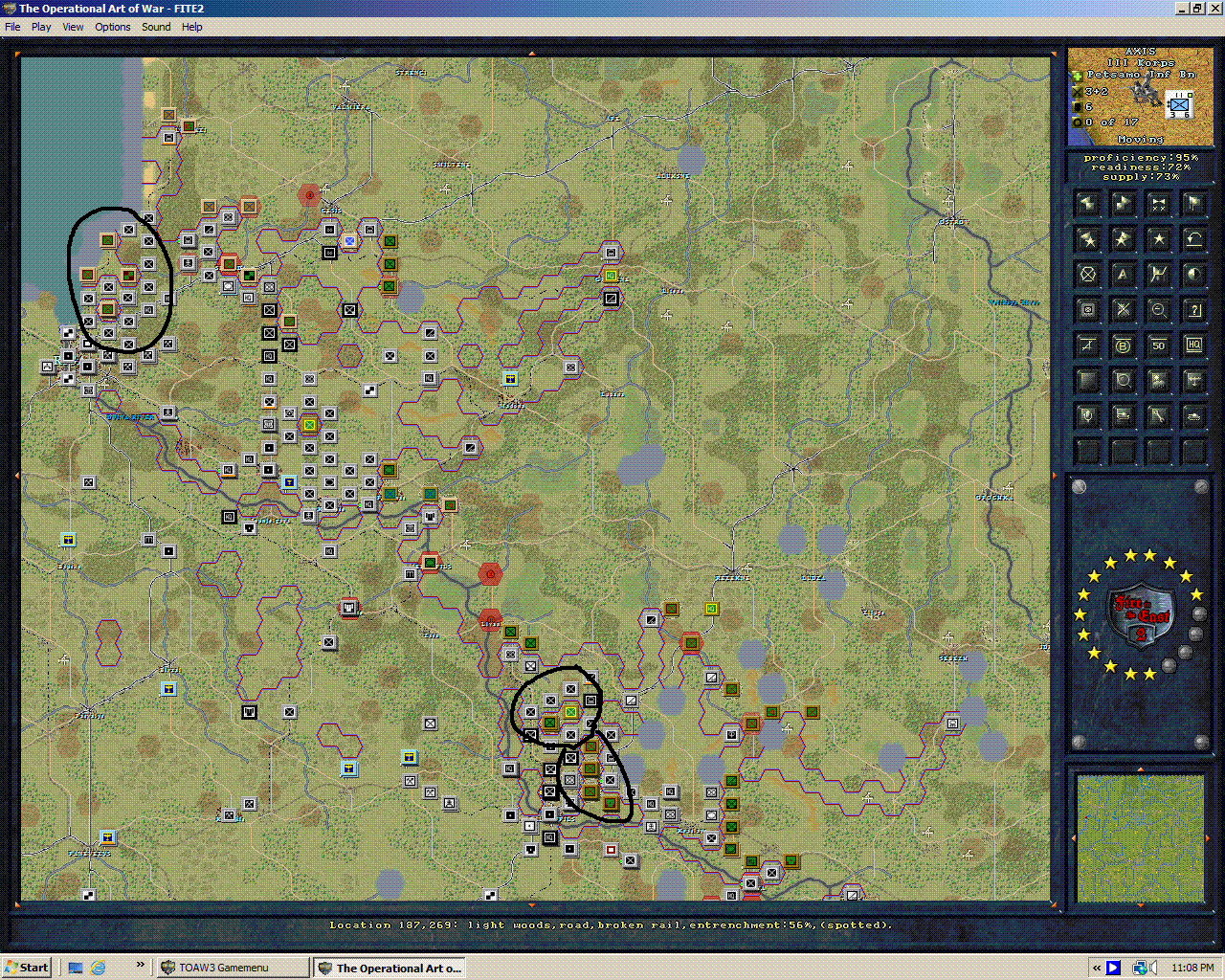Click the flag next-unit icon
The width and height of the screenshot is (1225, 980).
tap(1193, 203)
